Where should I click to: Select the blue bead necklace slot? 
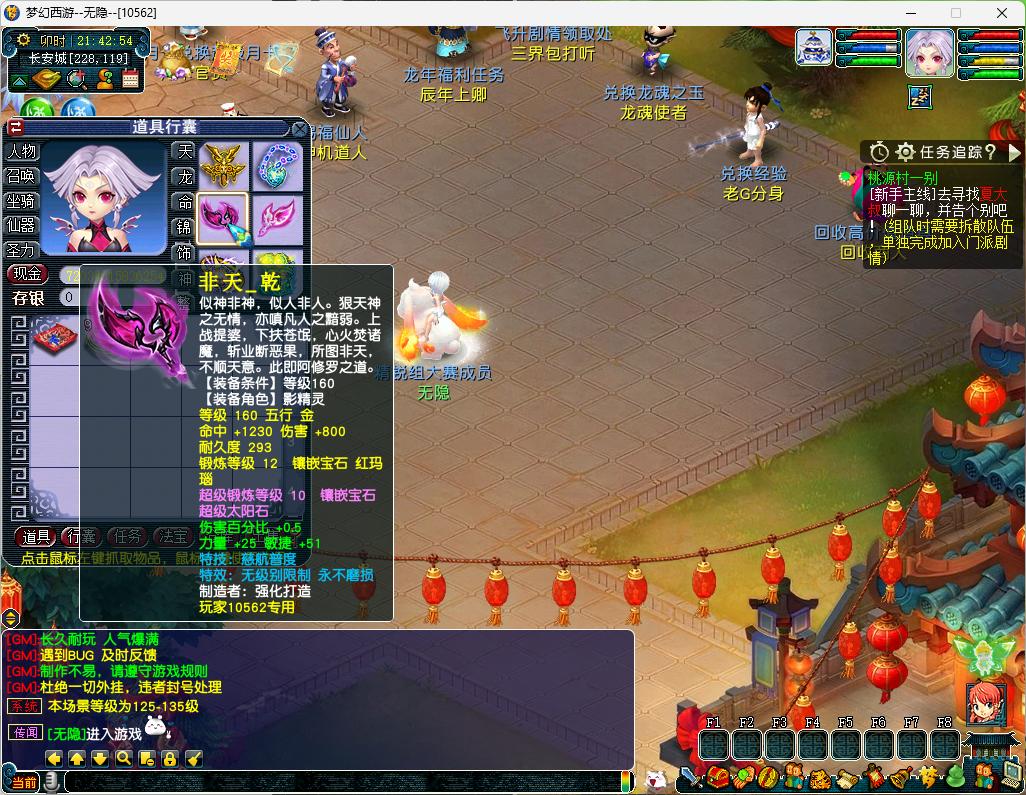(276, 165)
